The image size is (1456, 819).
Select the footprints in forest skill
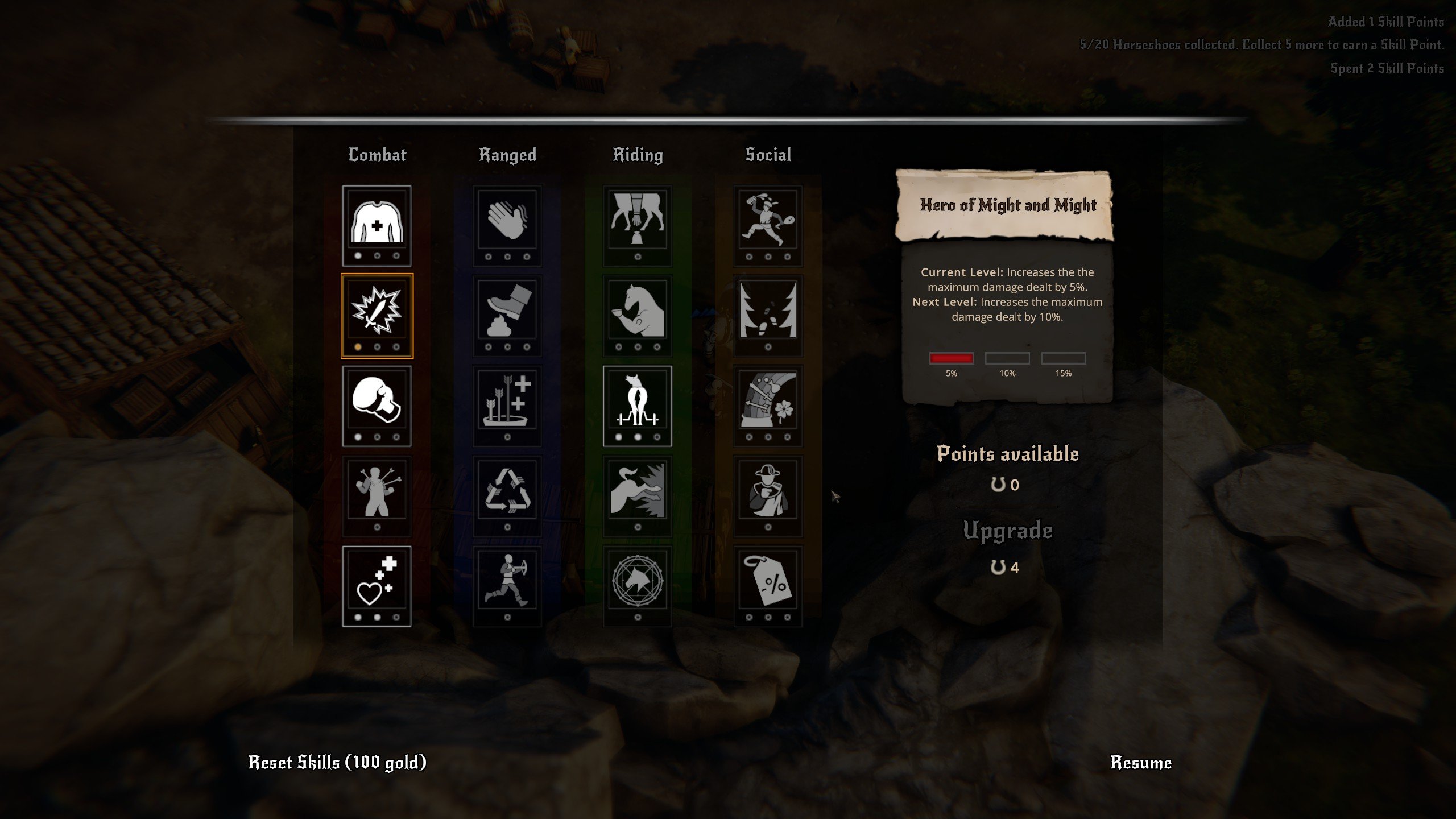[768, 311]
